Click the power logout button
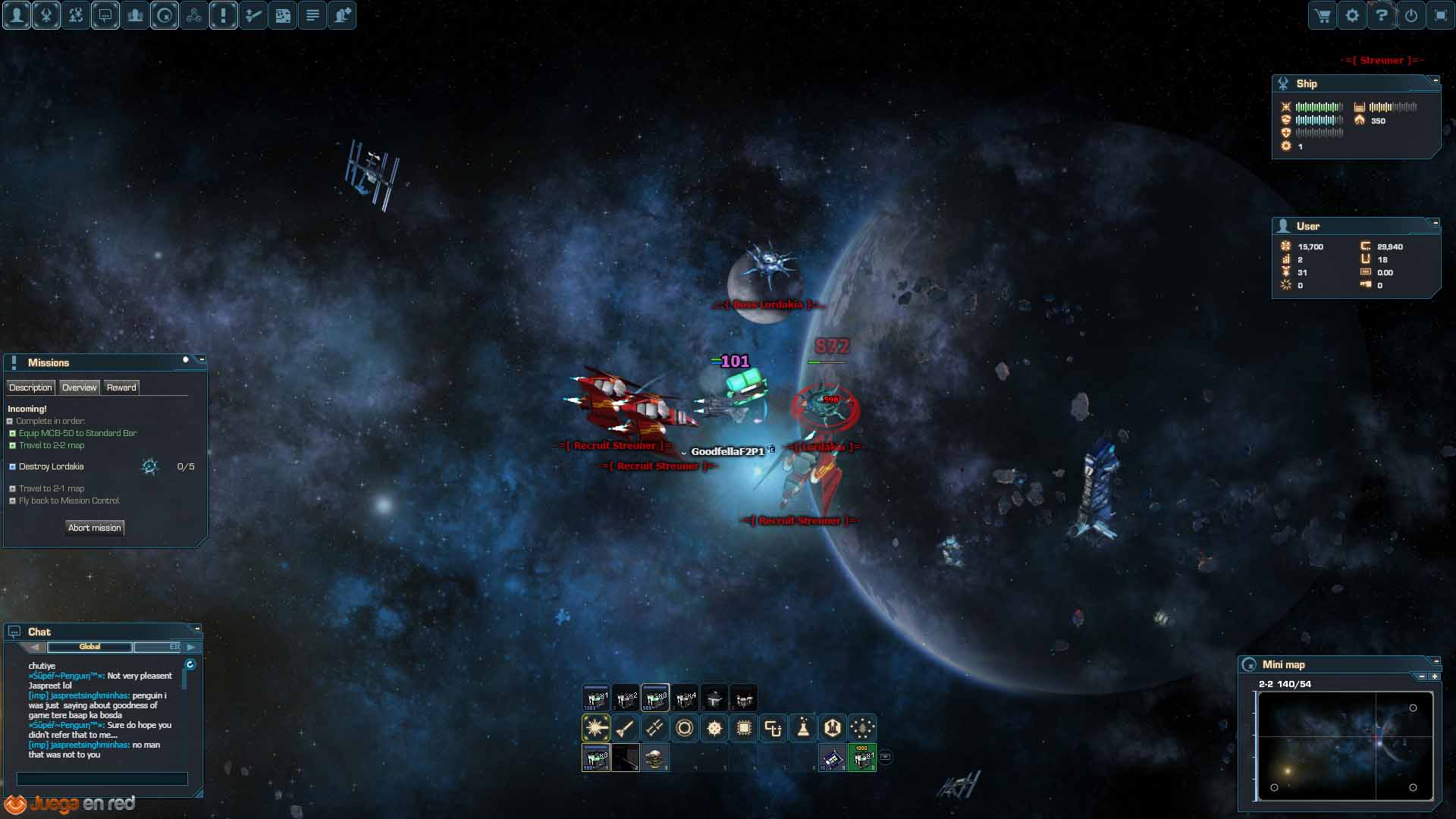The image size is (1456, 819). pyautogui.click(x=1411, y=16)
